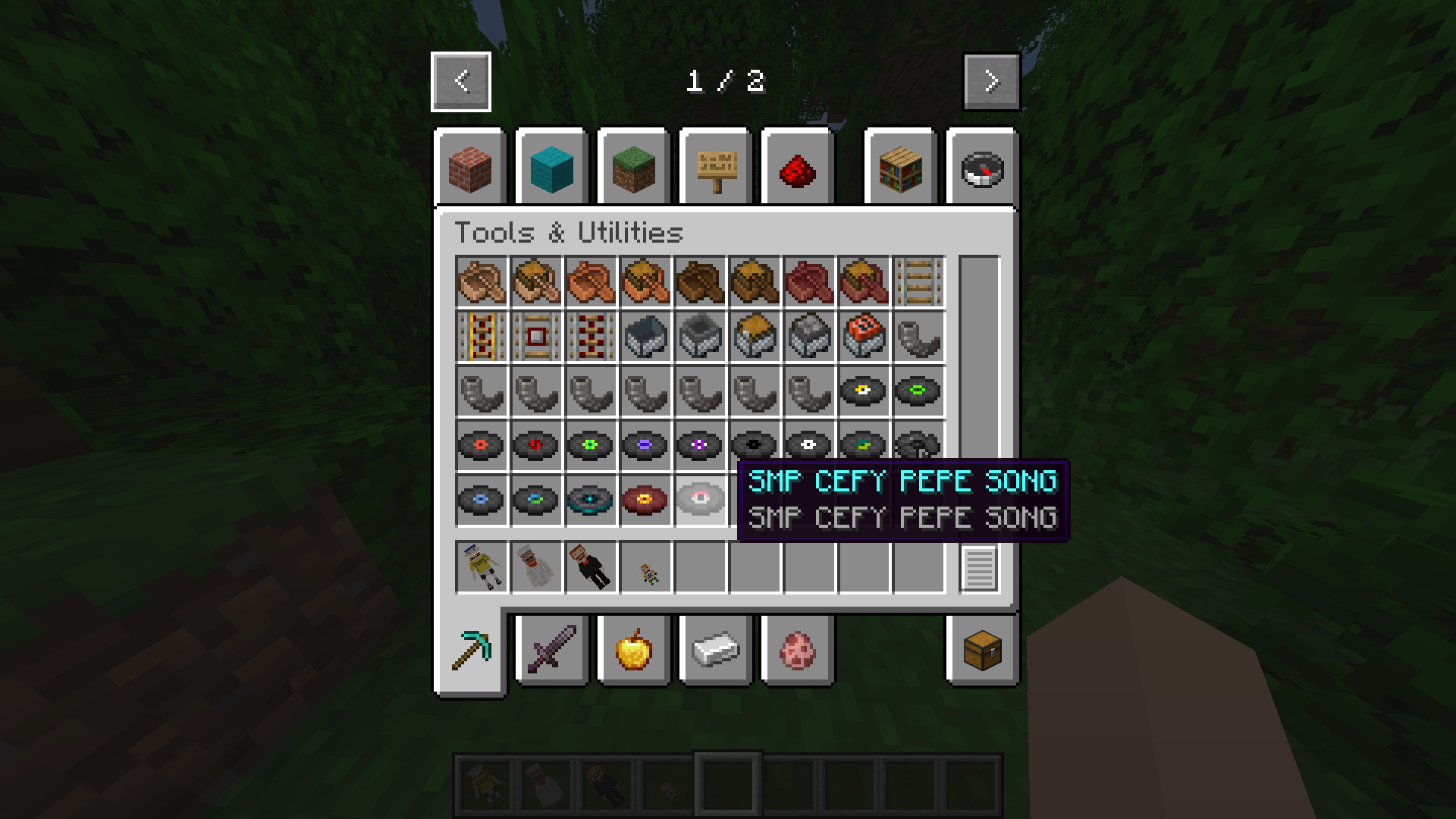This screenshot has height=819, width=1456.
Task: Select the sign Functional Blocks tab
Action: click(x=716, y=168)
